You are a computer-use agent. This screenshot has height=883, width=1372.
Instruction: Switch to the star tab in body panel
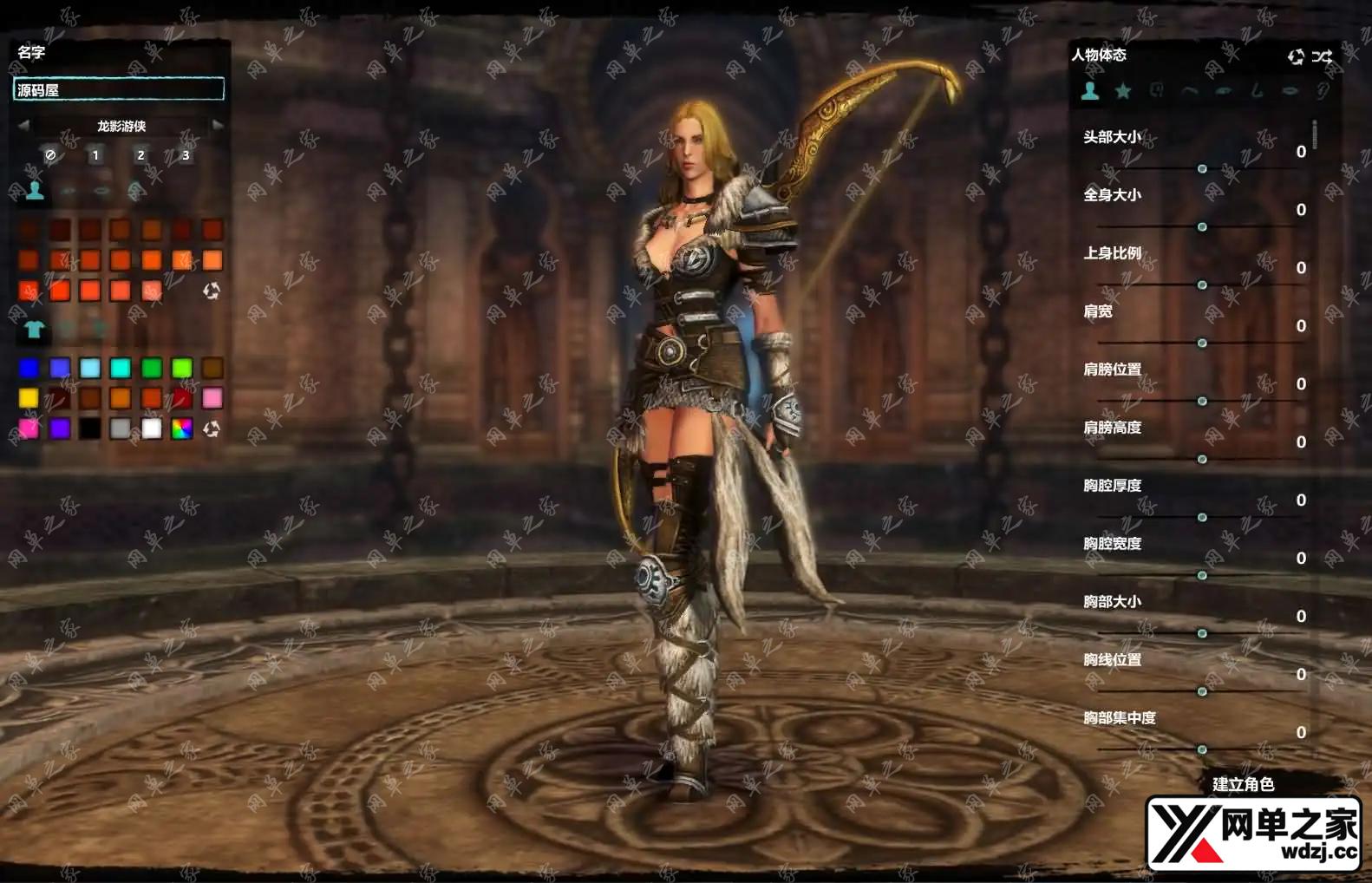[x=1123, y=90]
